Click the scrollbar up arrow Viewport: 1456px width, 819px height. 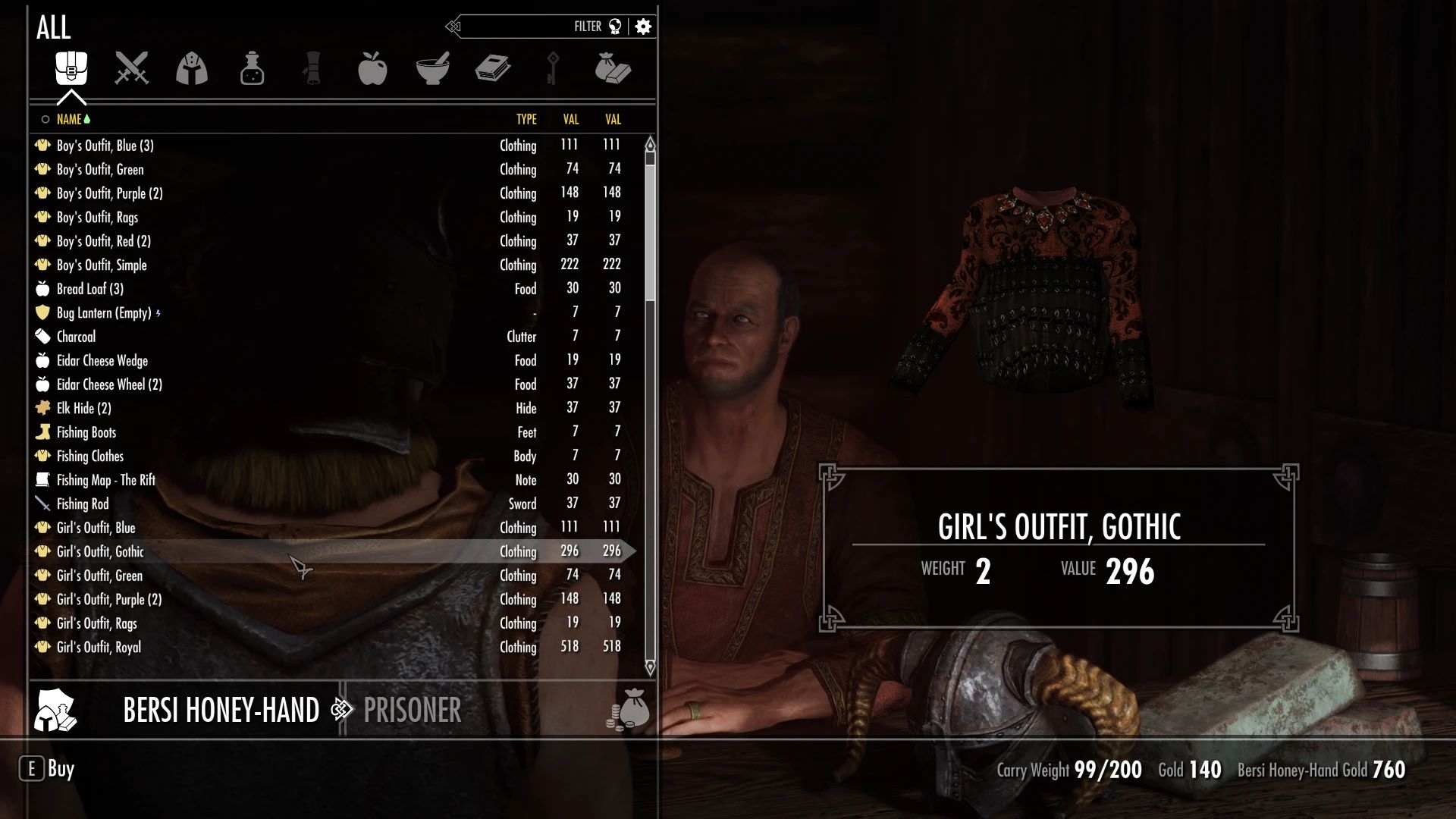[x=649, y=142]
